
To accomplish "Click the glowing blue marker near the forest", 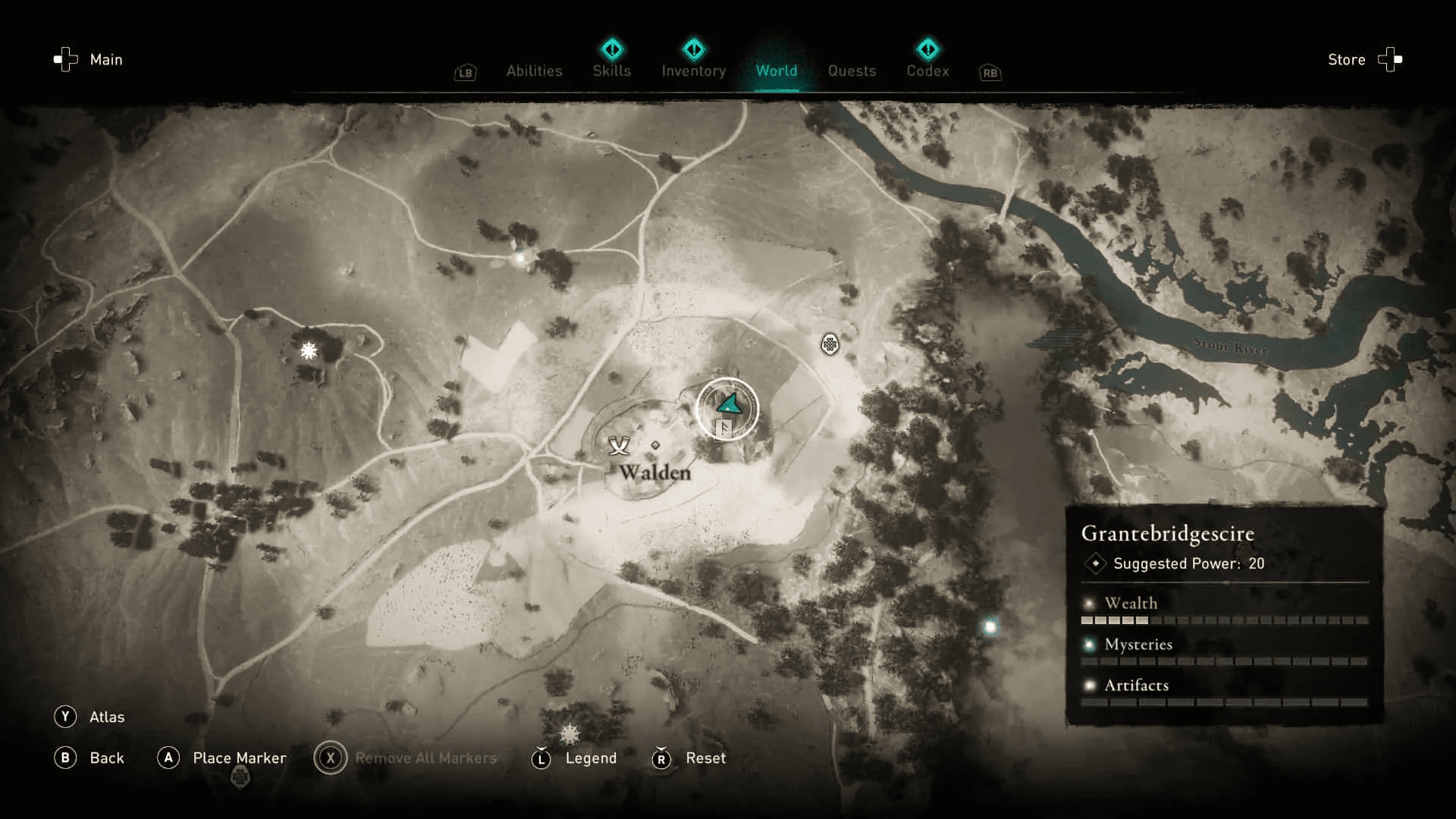I will coord(990,627).
